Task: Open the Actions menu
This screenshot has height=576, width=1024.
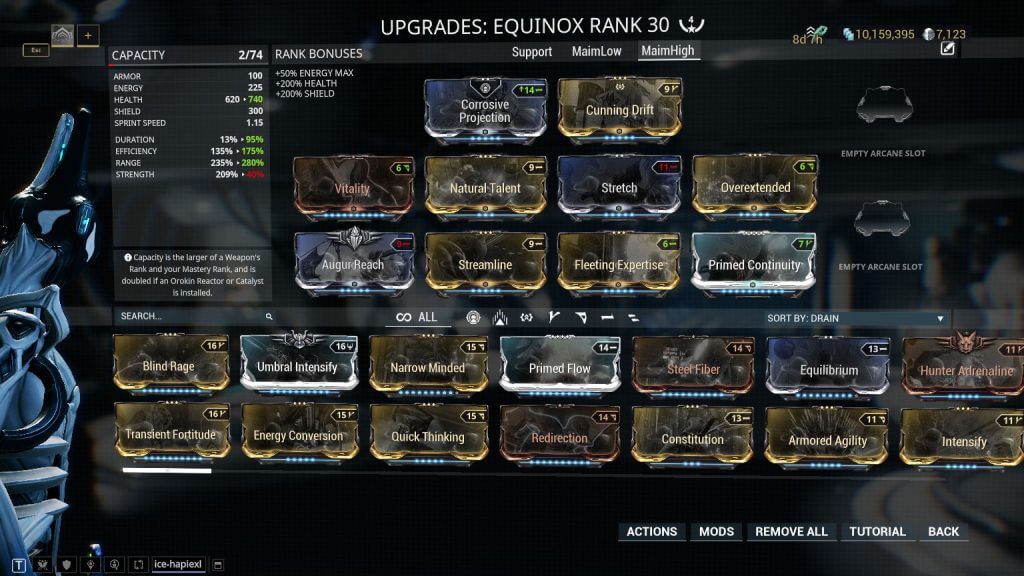Action: [x=651, y=532]
